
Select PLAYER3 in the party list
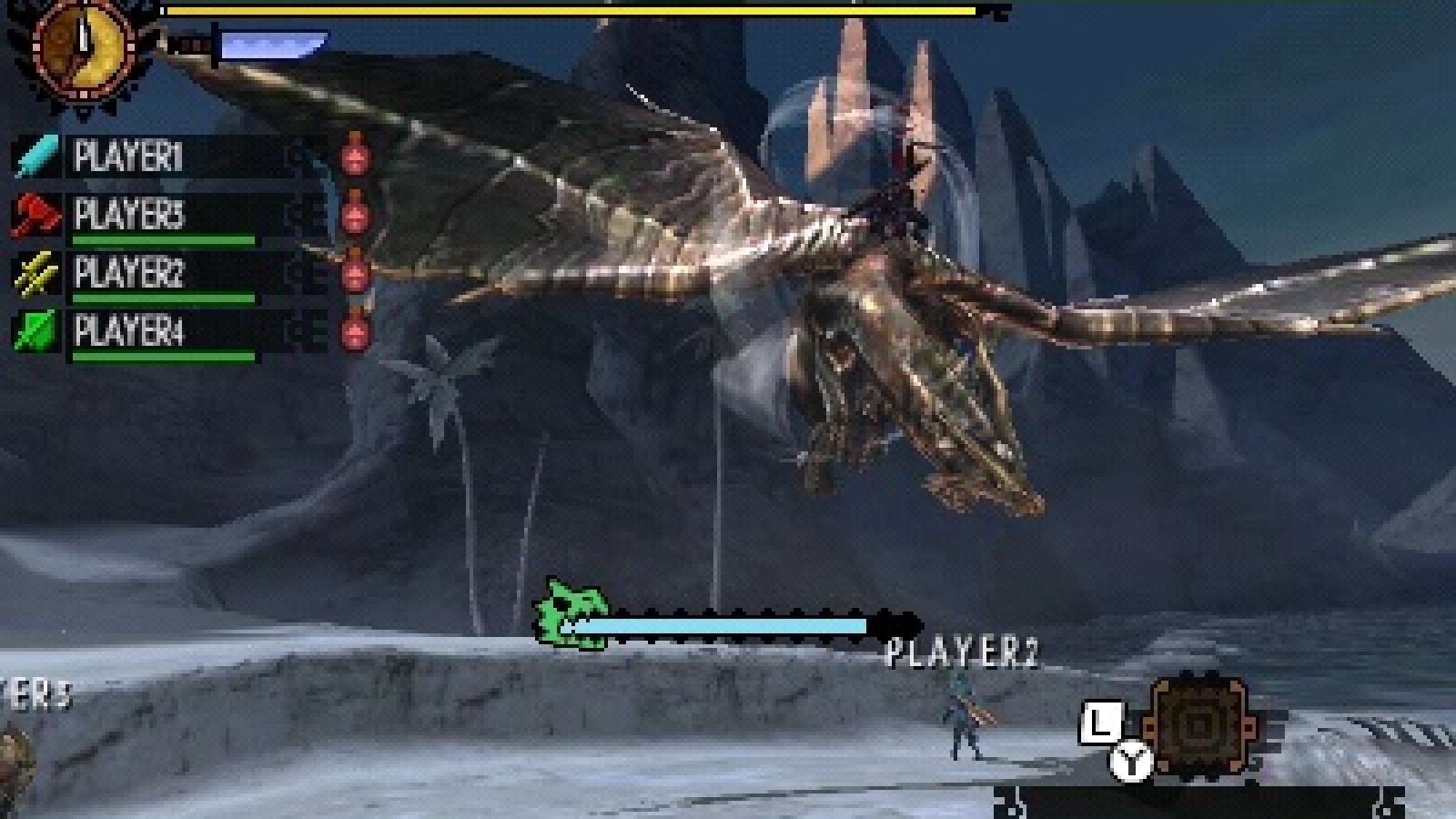click(128, 216)
